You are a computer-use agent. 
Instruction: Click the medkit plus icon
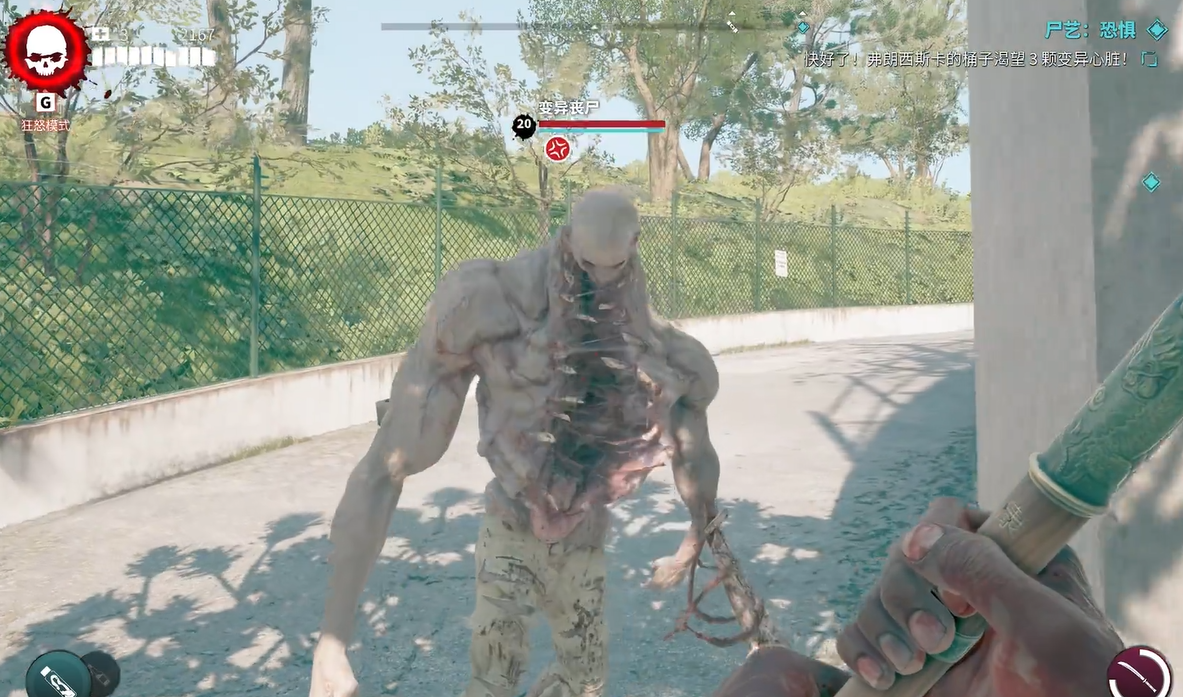(x=100, y=34)
